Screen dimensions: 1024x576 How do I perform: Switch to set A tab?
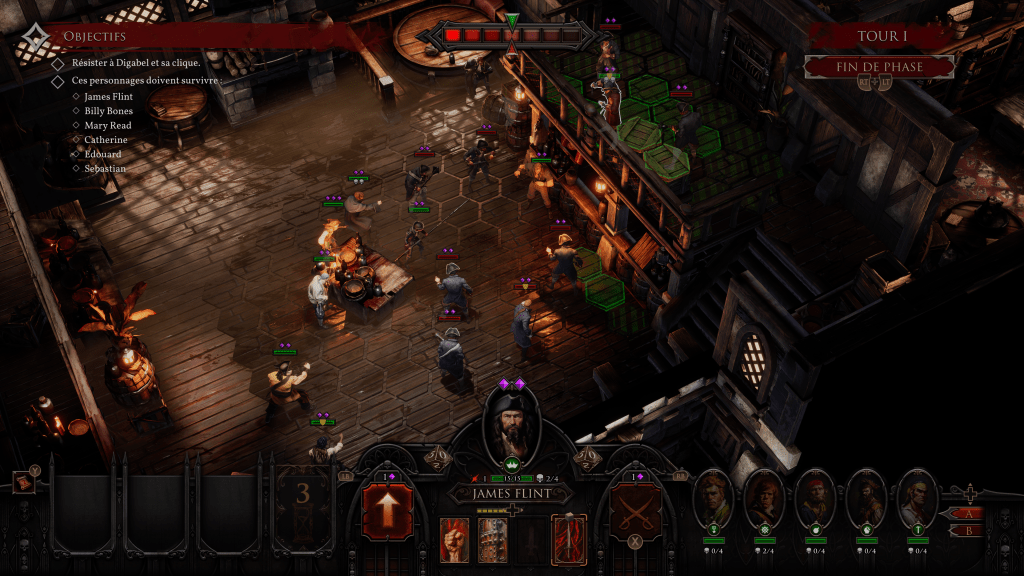966,513
